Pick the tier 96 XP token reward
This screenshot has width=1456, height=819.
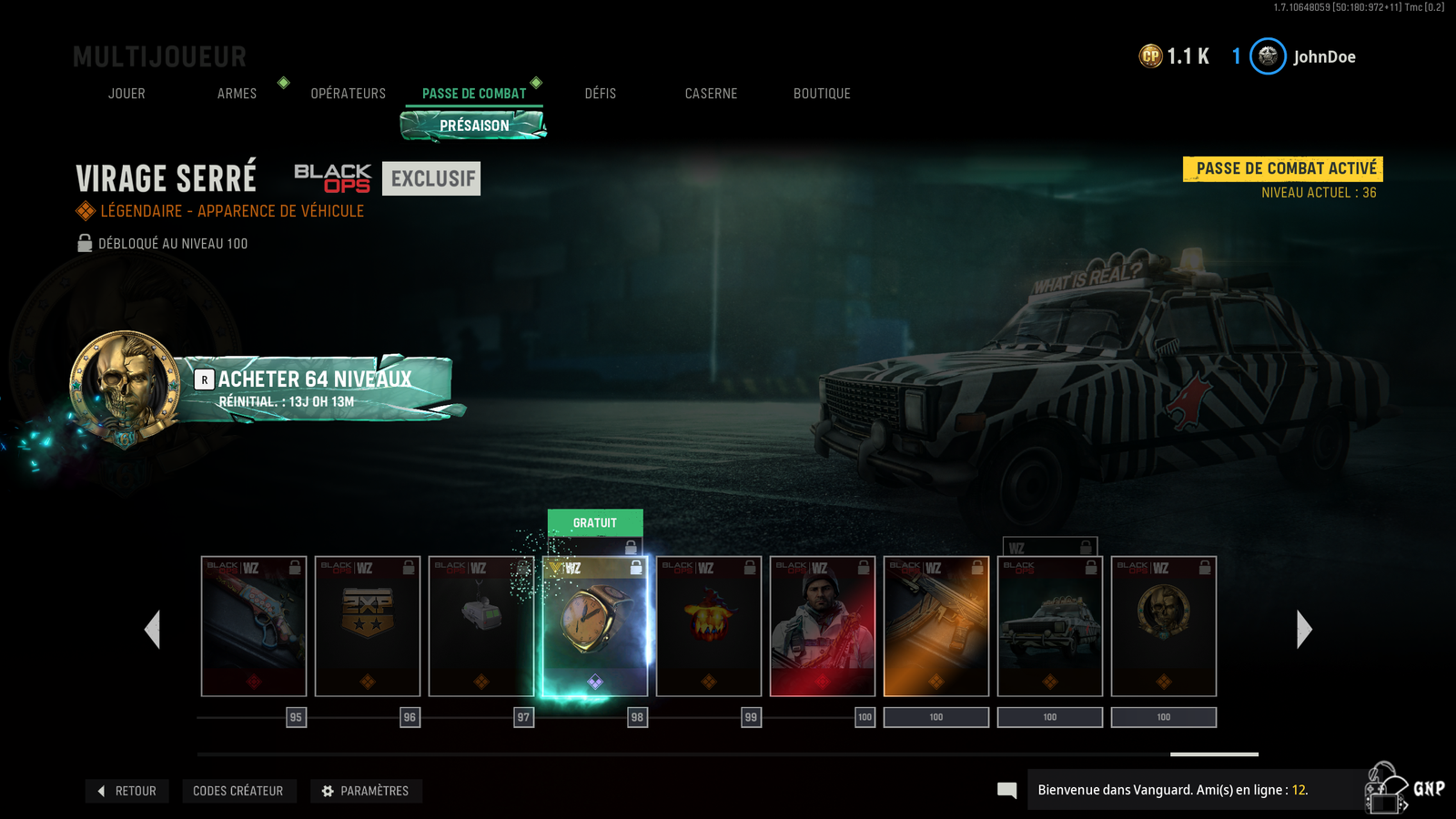[x=368, y=626]
